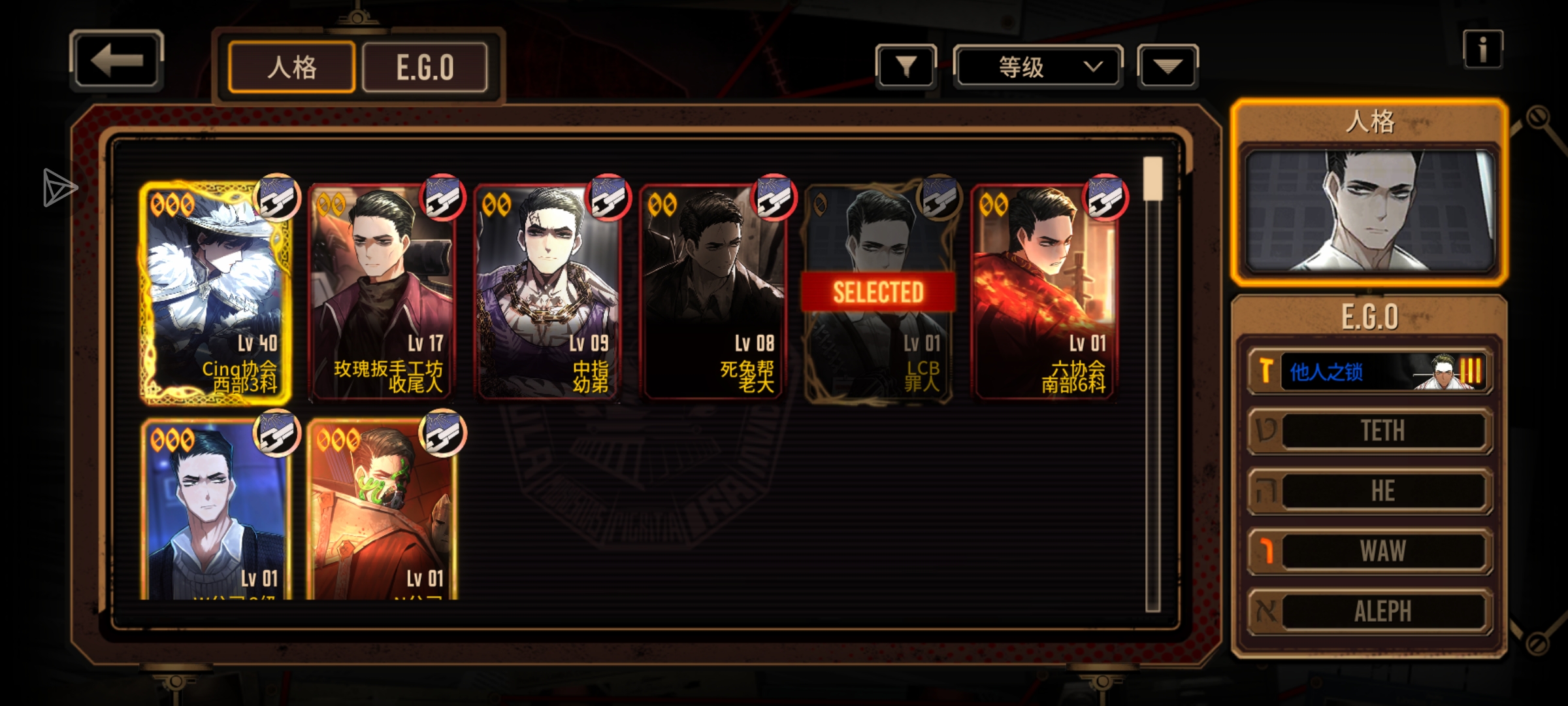
Task: Switch to the E.G.O tab
Action: click(x=425, y=67)
